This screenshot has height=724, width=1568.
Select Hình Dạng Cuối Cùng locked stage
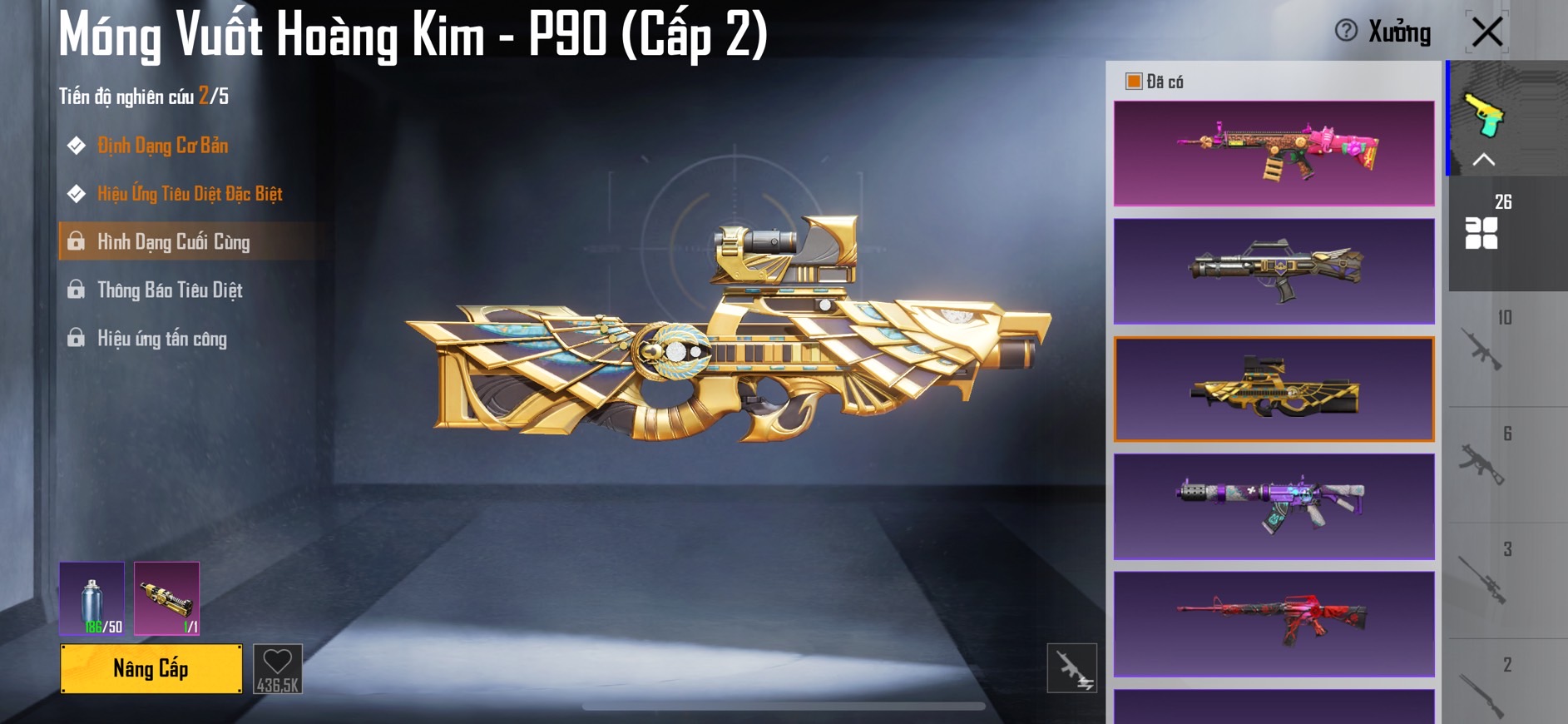tap(173, 242)
